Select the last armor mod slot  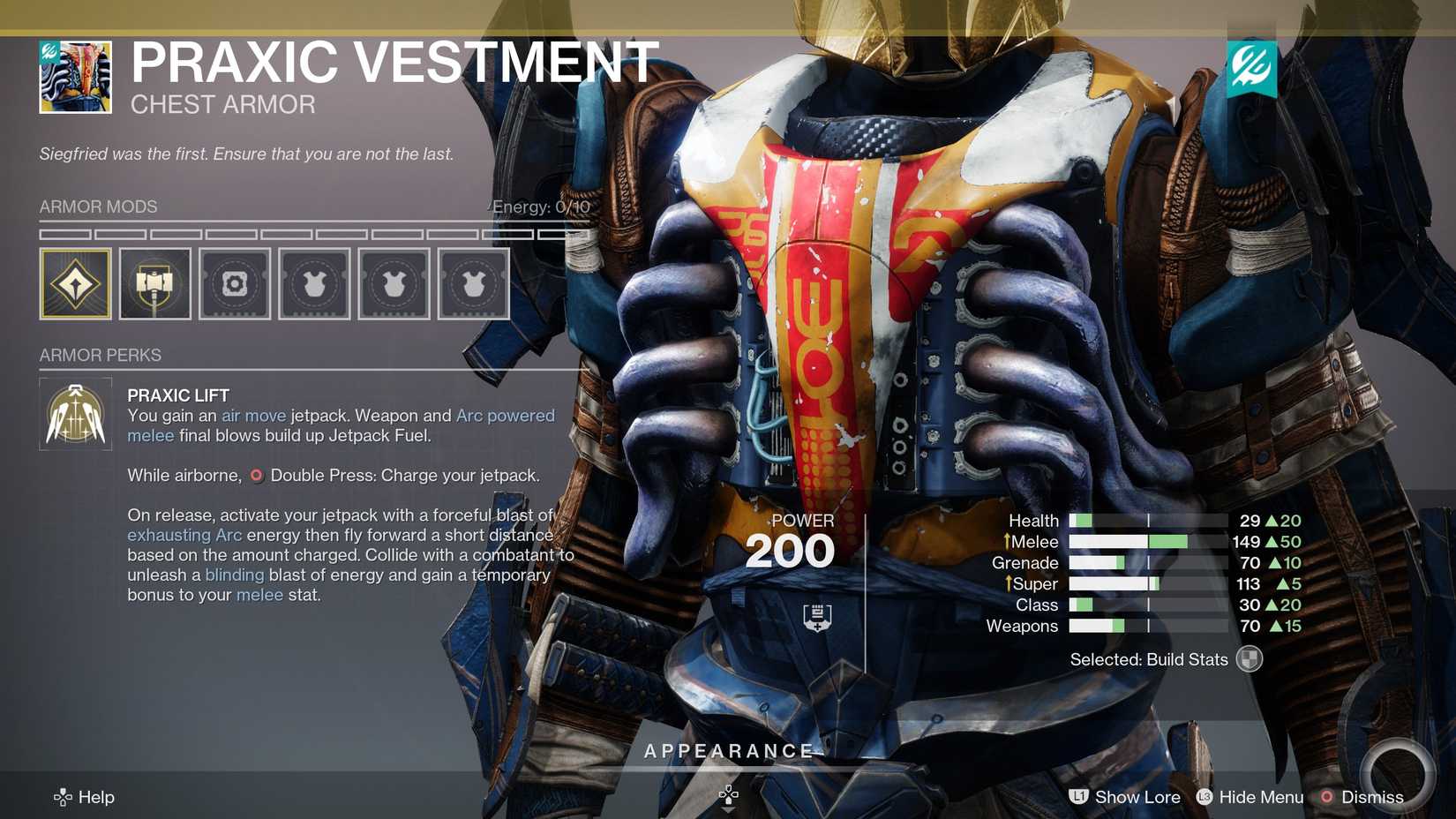coord(473,282)
